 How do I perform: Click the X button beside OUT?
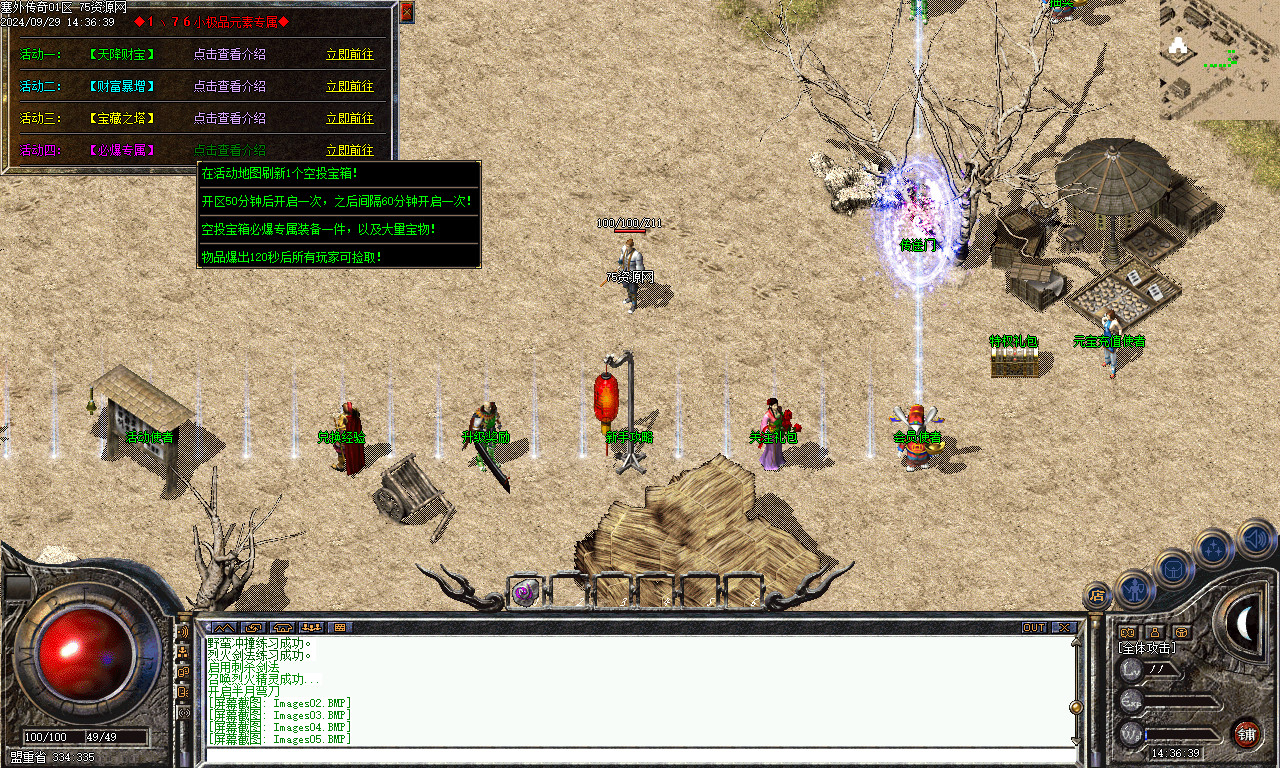1064,628
